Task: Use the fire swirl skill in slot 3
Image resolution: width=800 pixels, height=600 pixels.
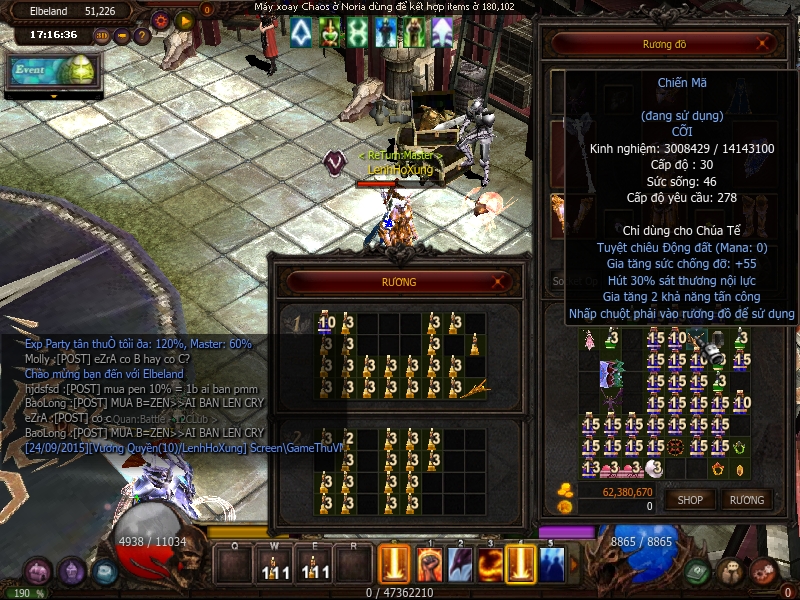Action: click(x=490, y=565)
